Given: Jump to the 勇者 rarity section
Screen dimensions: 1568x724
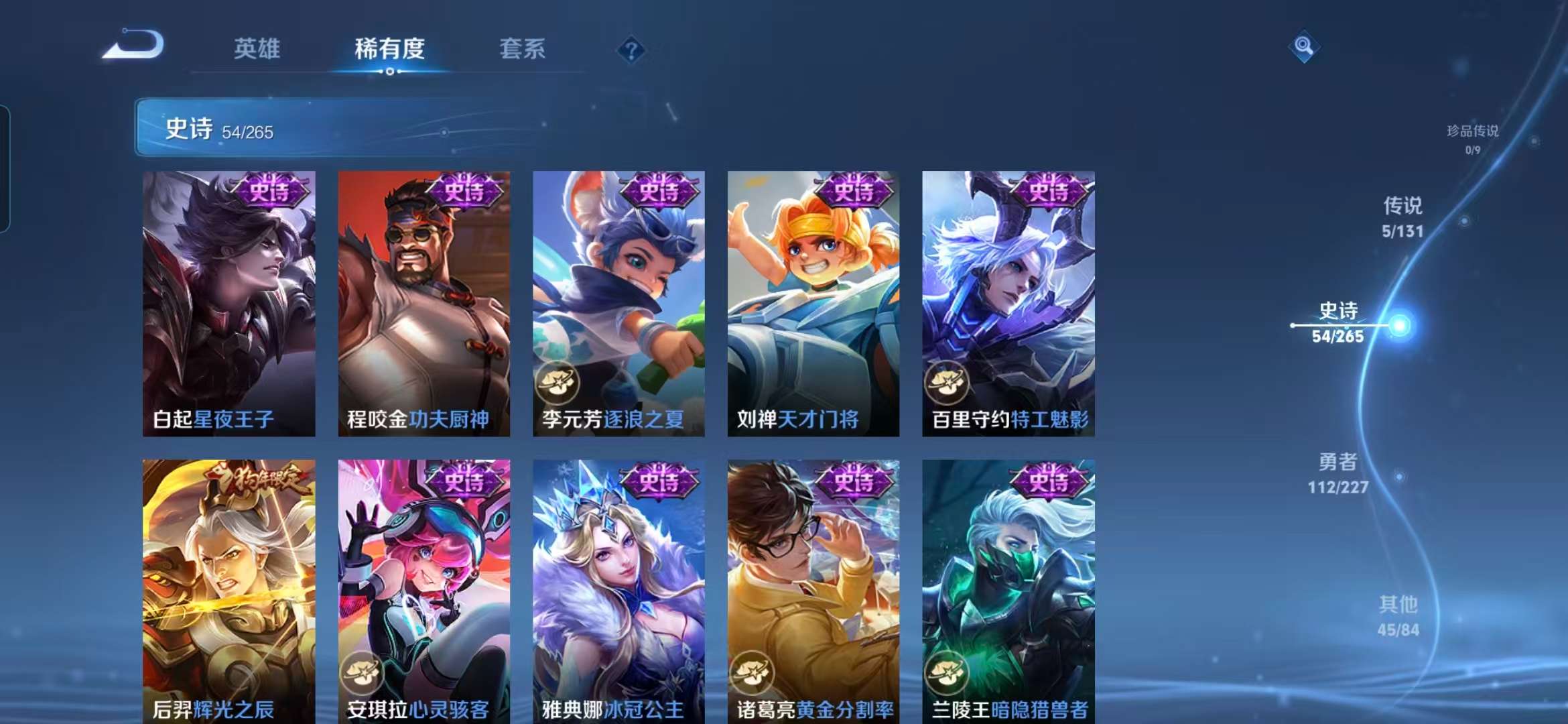Looking at the screenshot, I should point(1337,472).
